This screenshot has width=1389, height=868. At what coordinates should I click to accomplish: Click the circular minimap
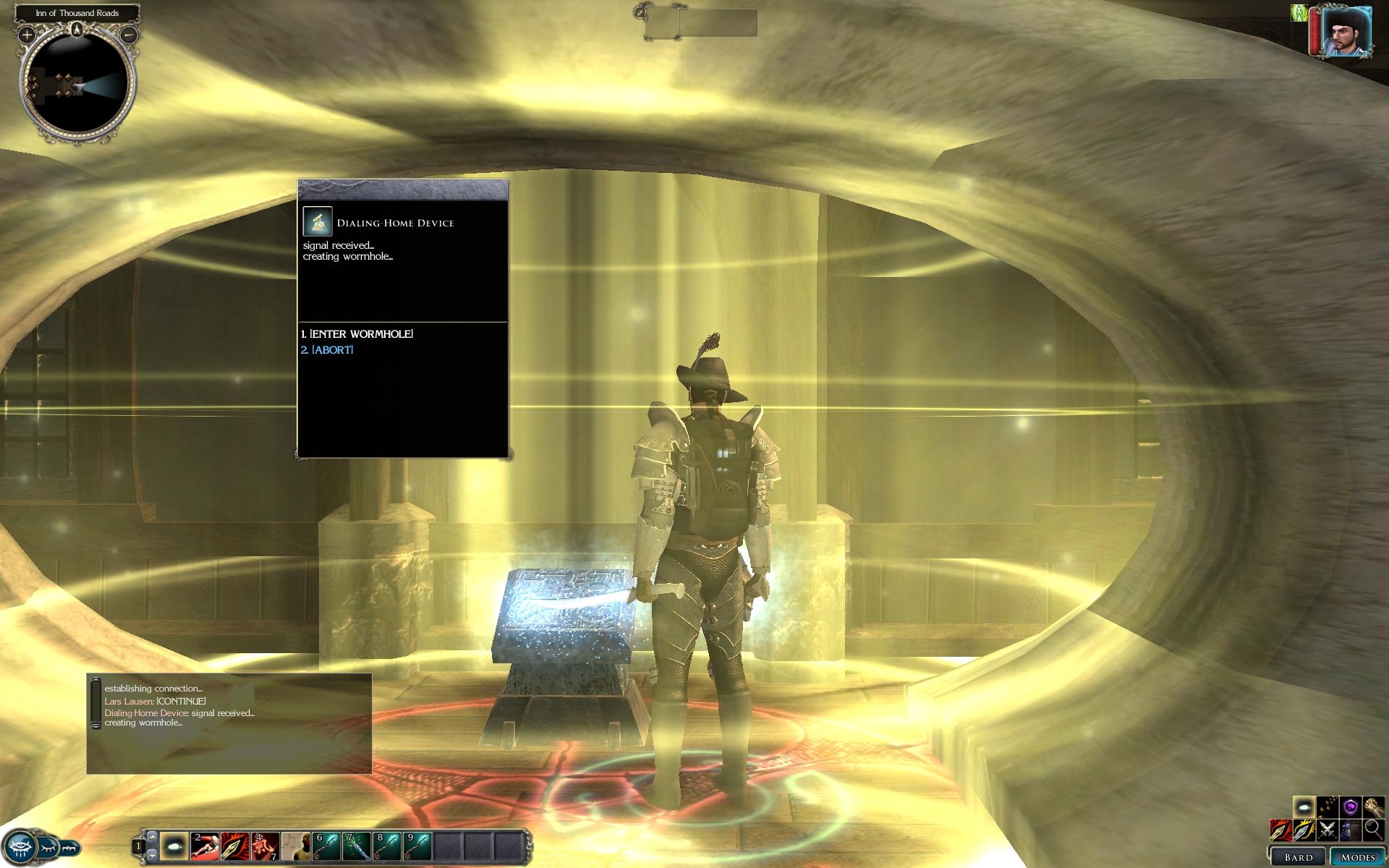(x=78, y=87)
